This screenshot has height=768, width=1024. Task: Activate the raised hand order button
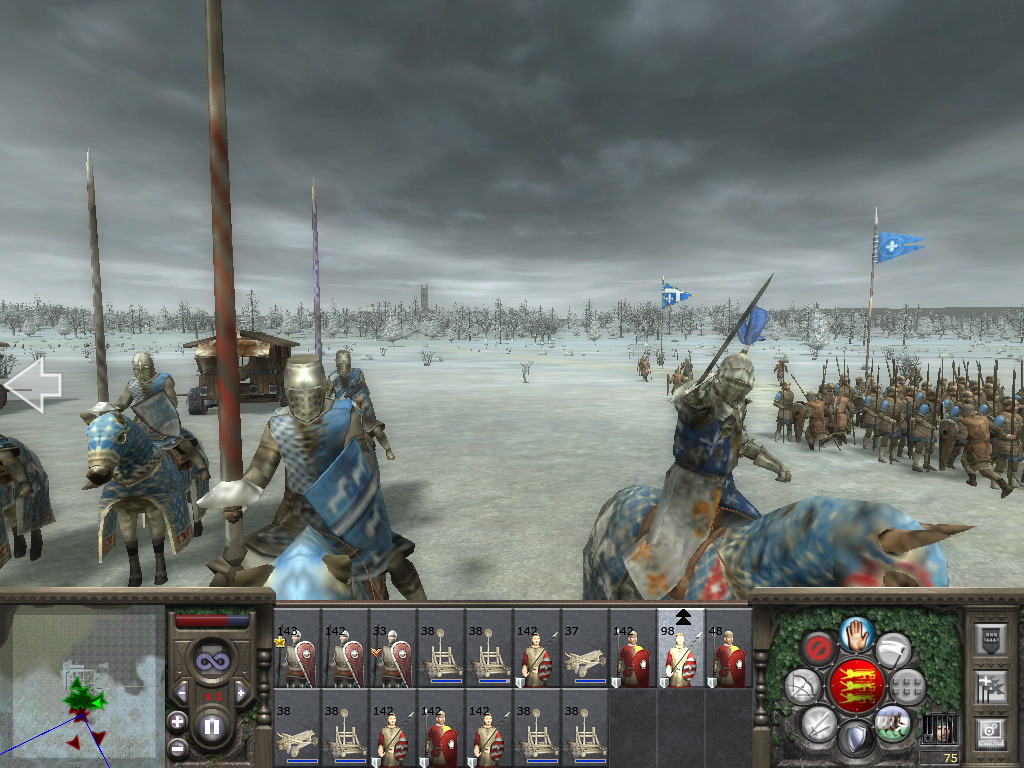pyautogui.click(x=856, y=633)
